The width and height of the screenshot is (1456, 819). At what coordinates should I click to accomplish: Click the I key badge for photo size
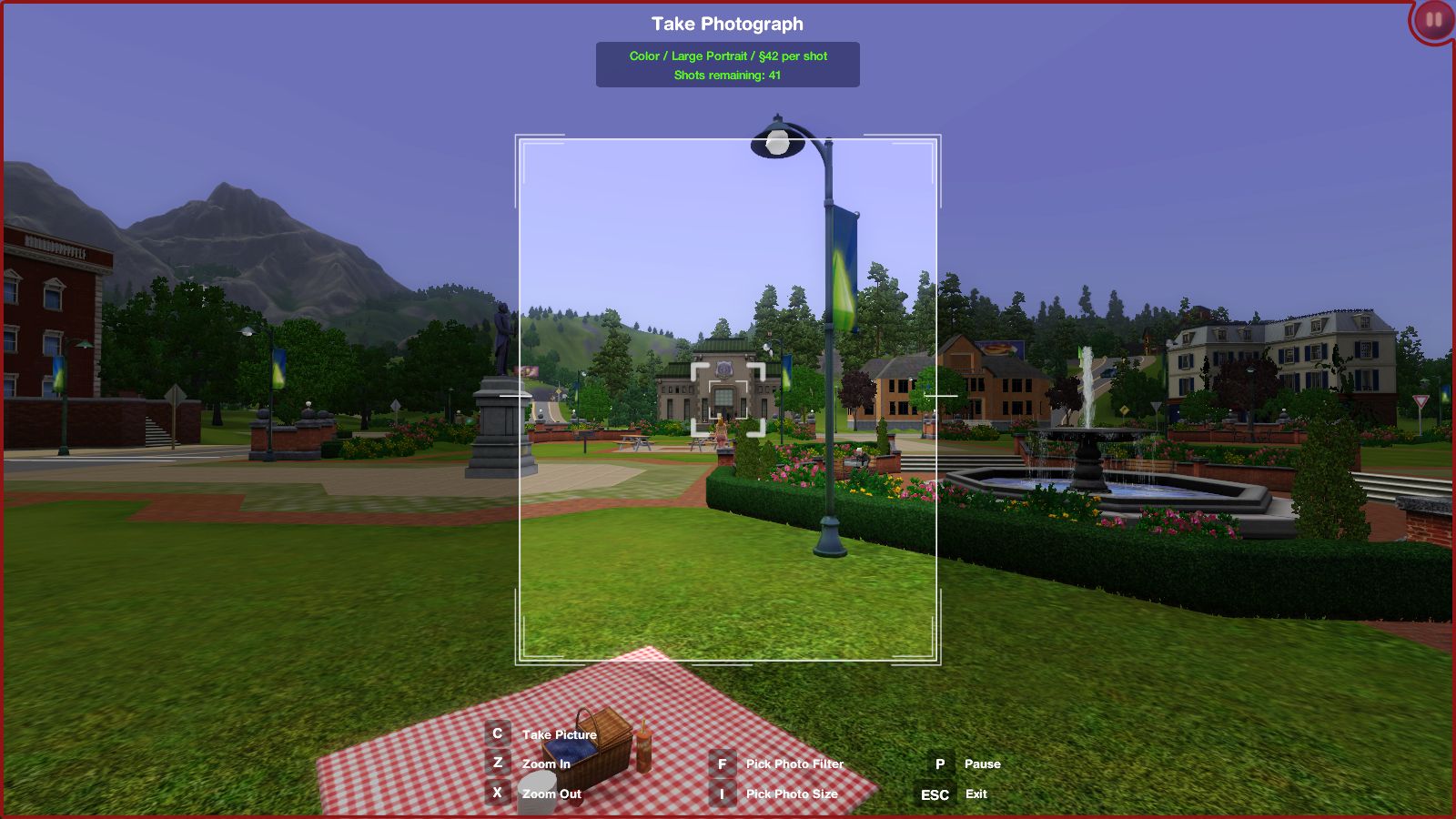pos(723,794)
